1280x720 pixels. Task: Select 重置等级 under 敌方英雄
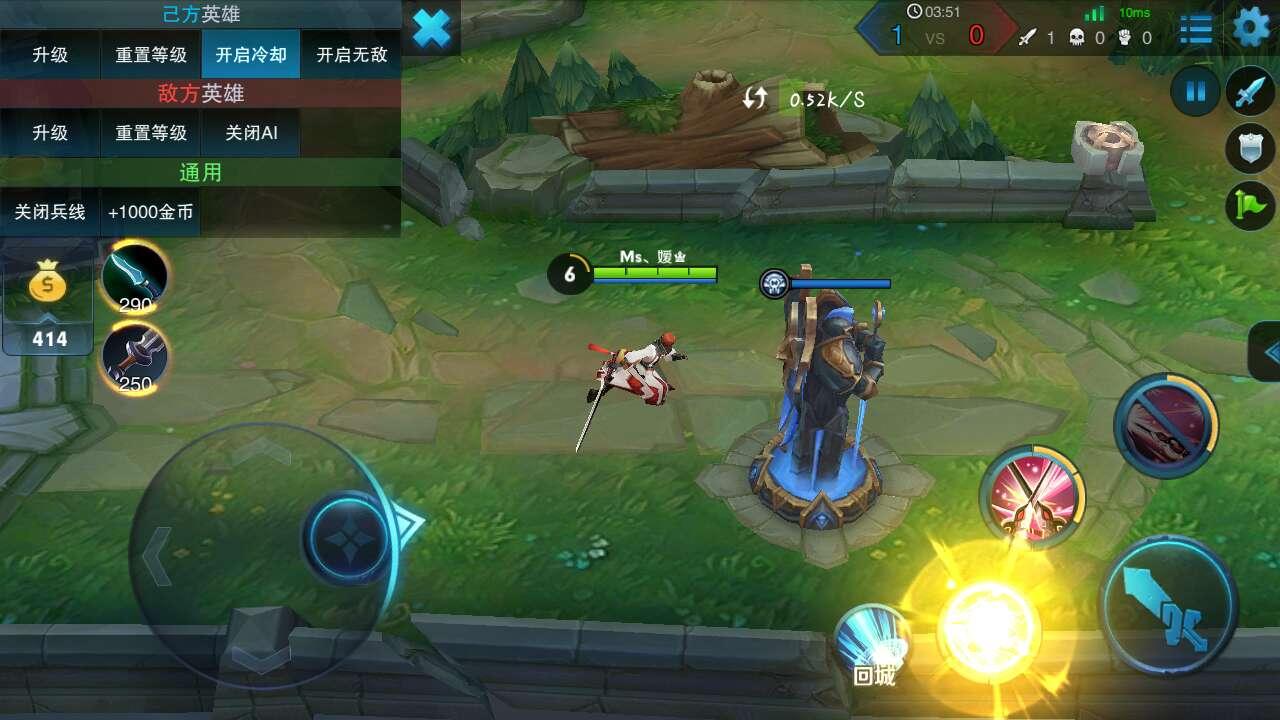point(150,133)
